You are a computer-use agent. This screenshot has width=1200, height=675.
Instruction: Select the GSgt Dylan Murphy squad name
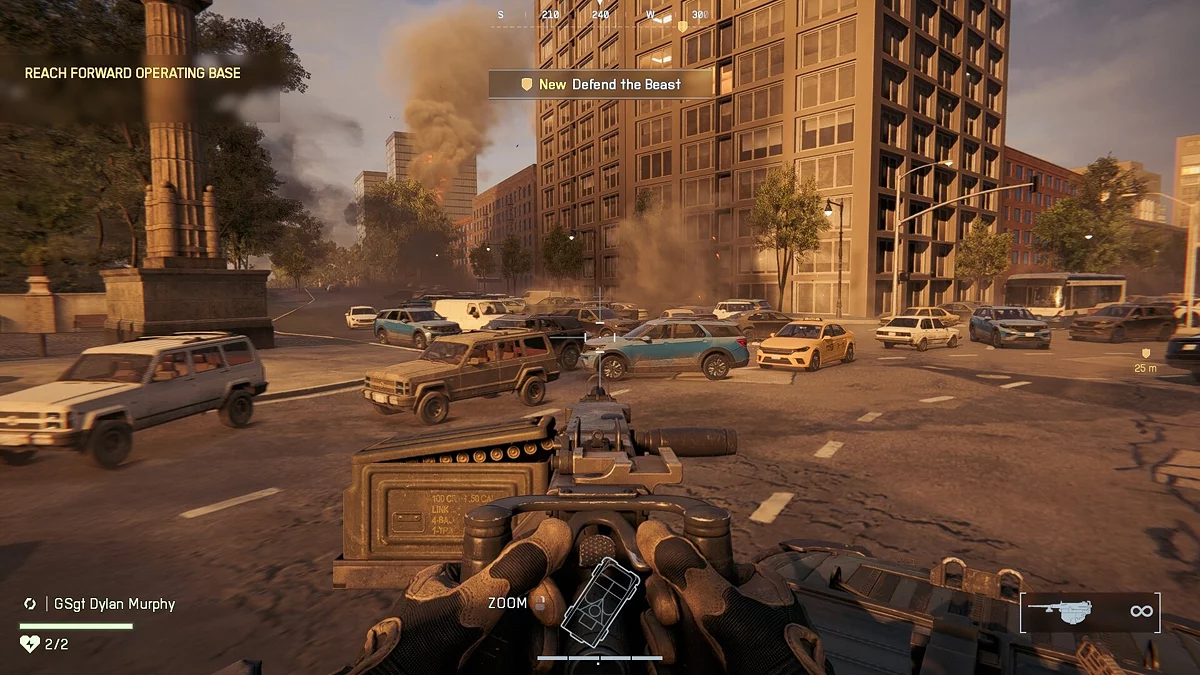tap(110, 604)
